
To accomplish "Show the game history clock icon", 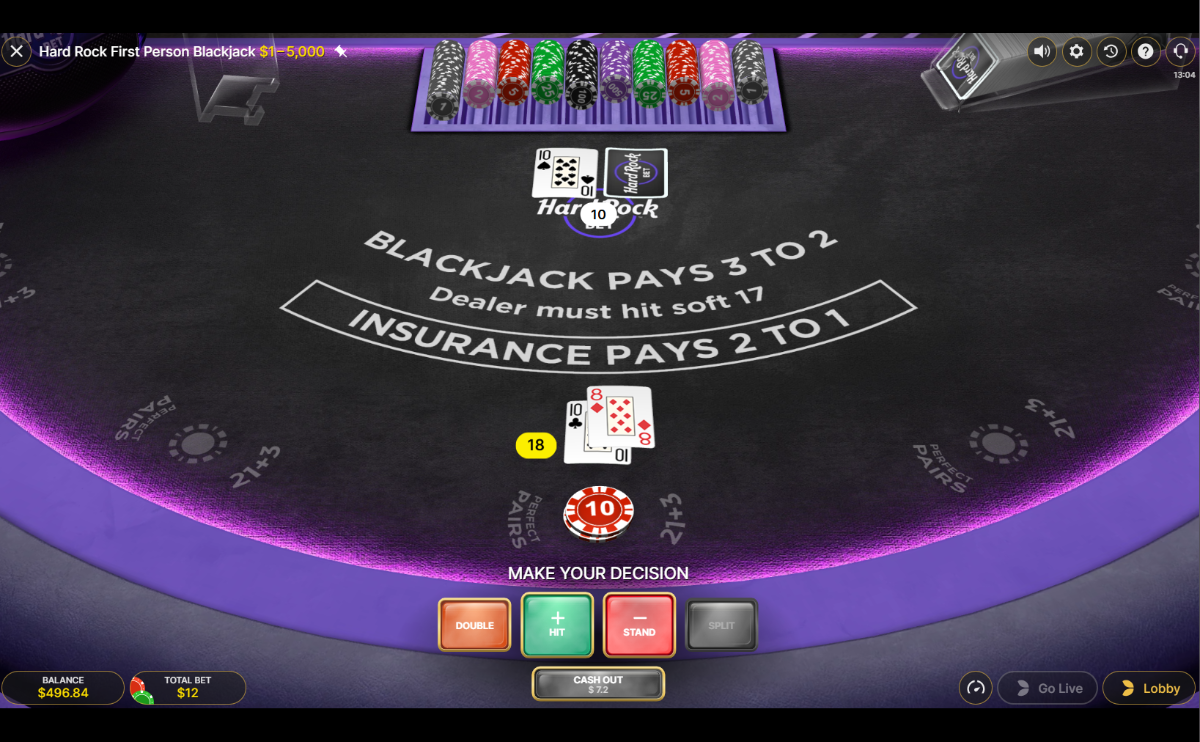I will tap(1111, 51).
